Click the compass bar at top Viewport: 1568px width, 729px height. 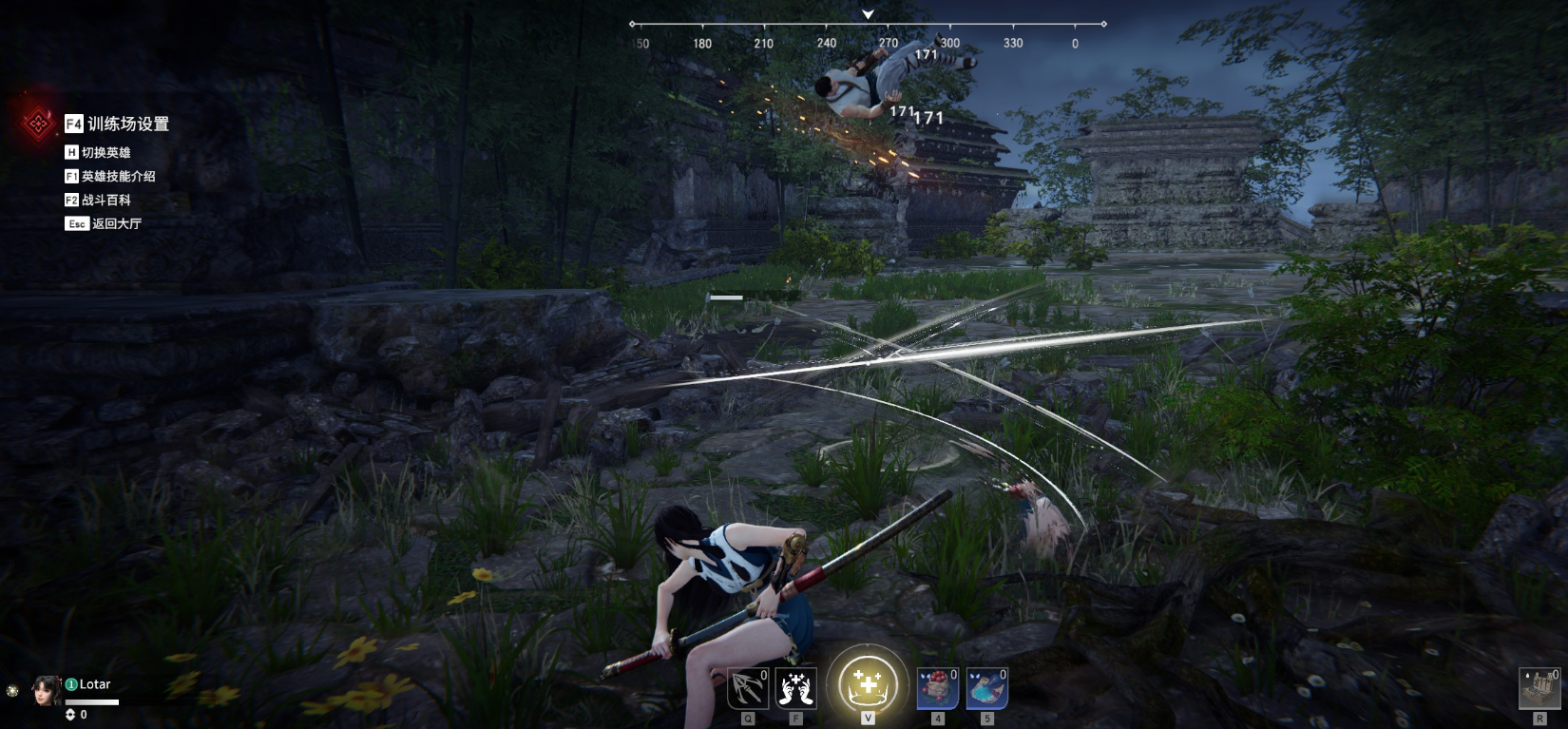point(867,24)
